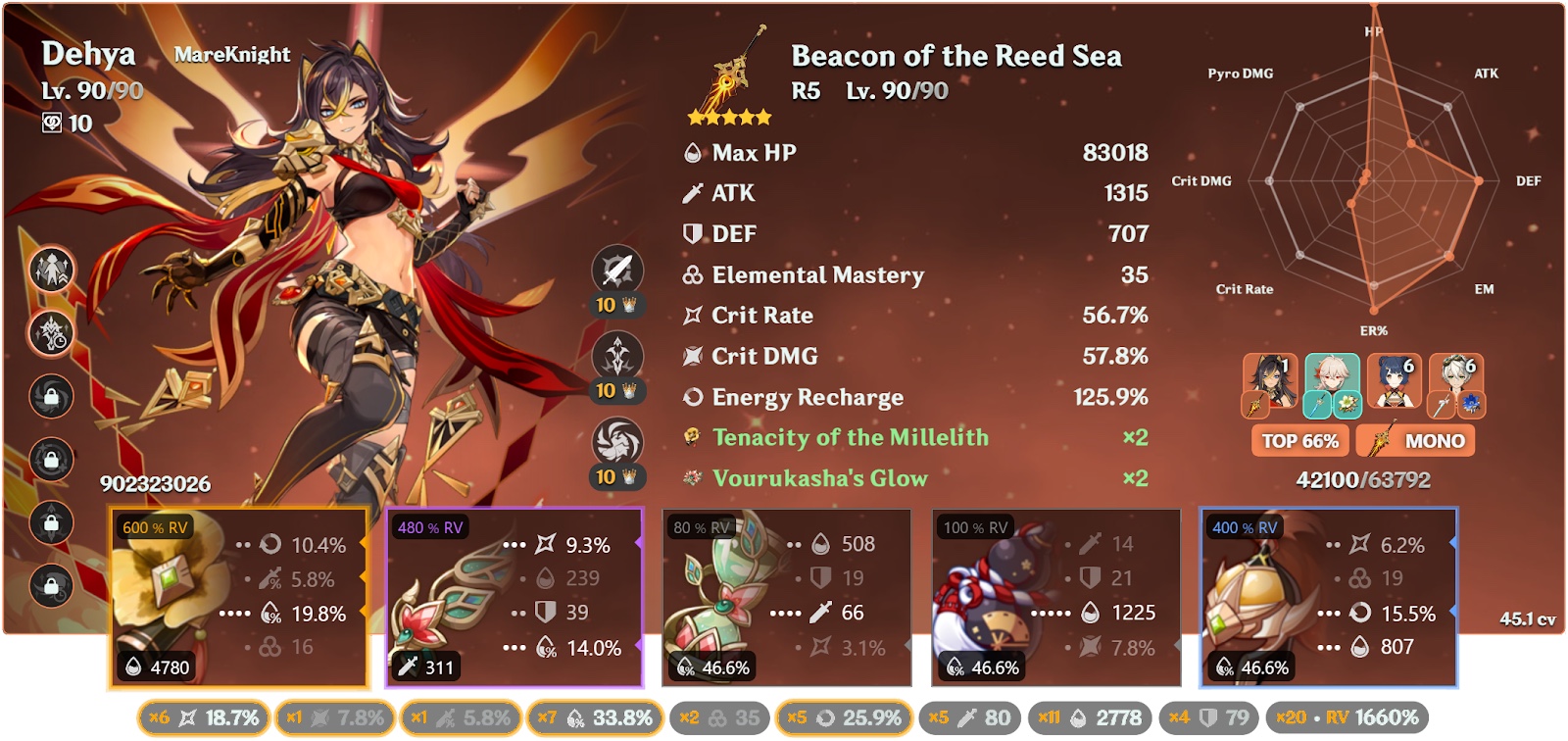Open Kazuha's teammate portrait
This screenshot has height=741, width=1568.
(x=1331, y=377)
